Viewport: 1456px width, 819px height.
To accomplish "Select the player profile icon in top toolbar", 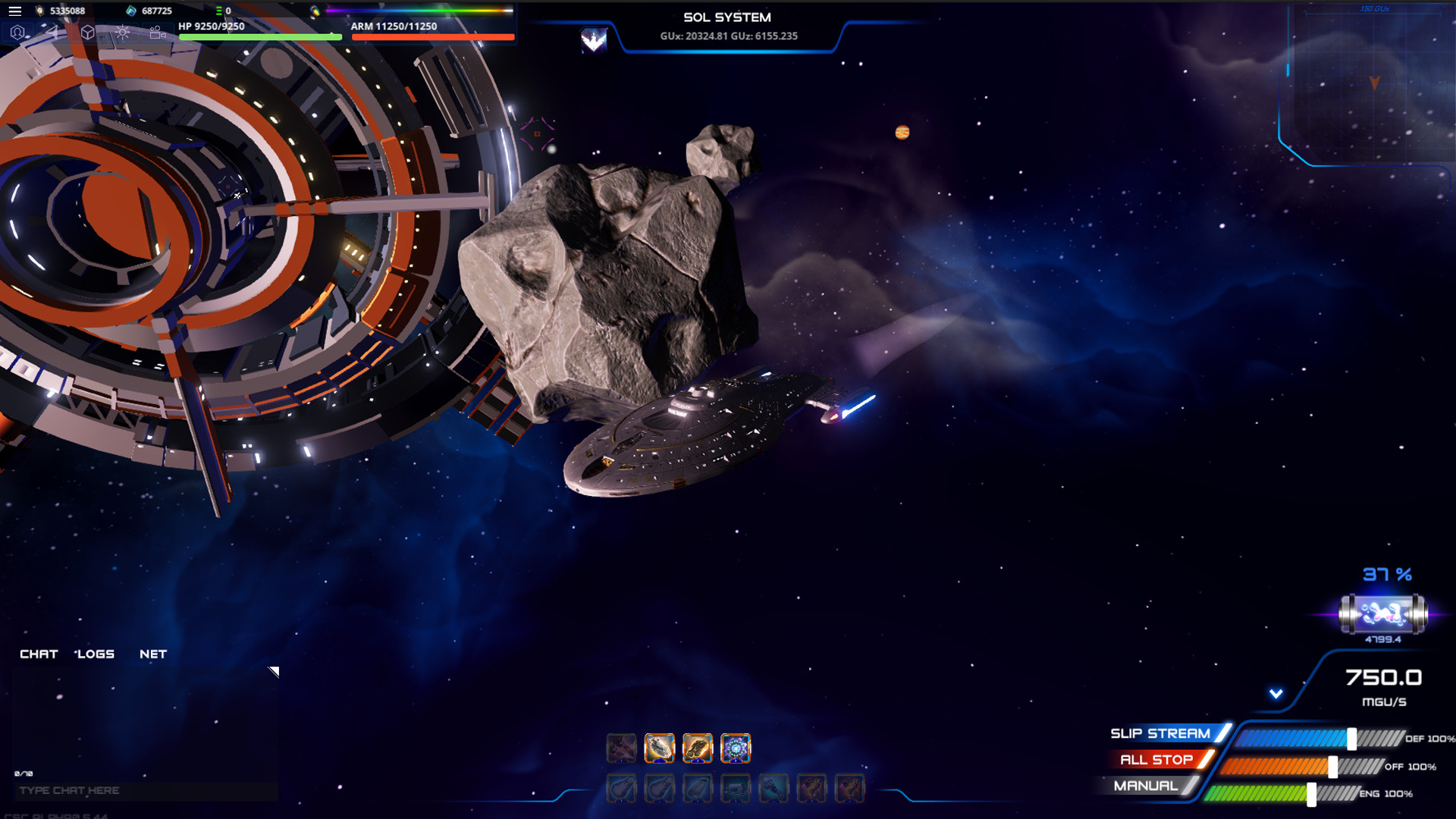I will (17, 32).
